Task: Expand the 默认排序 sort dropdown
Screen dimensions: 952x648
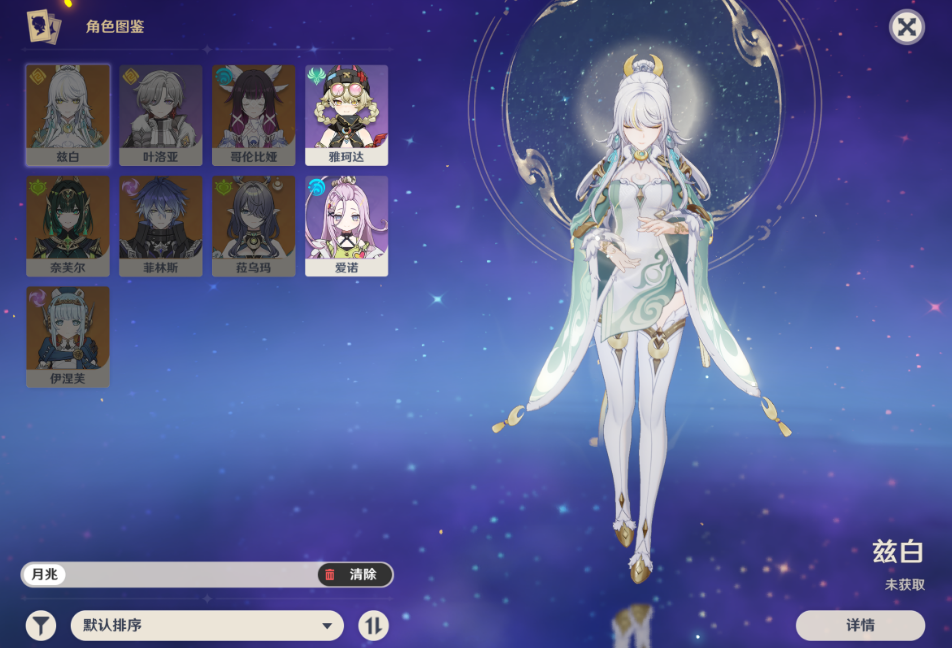Action: (207, 626)
